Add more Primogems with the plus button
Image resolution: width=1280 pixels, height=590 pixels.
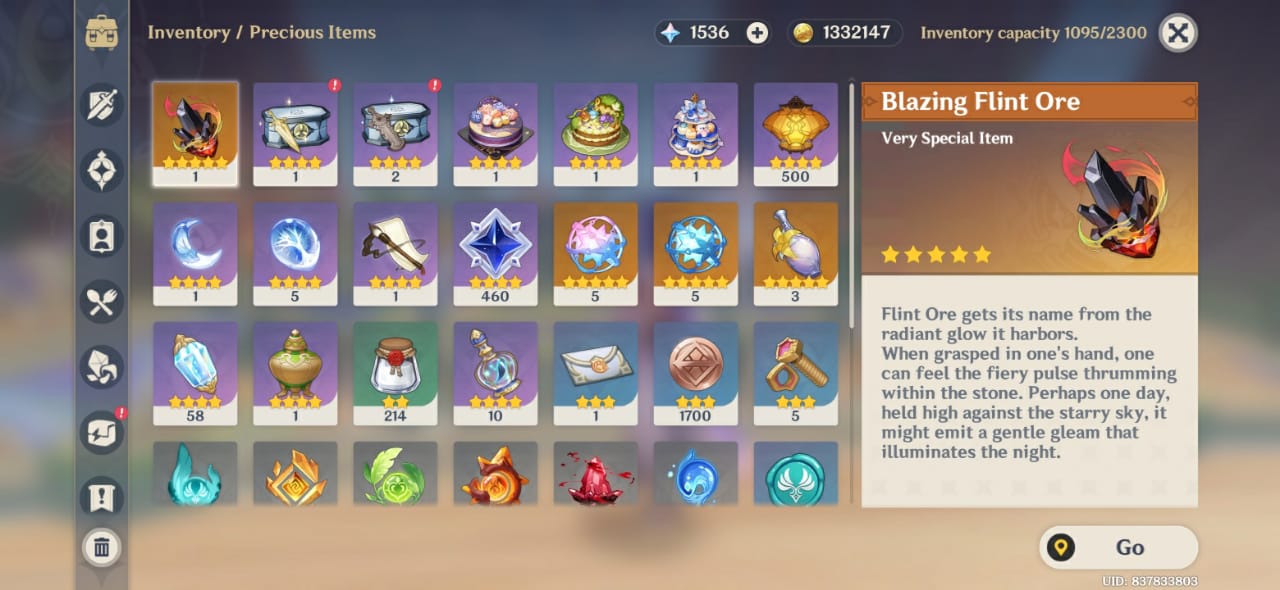pyautogui.click(x=758, y=33)
